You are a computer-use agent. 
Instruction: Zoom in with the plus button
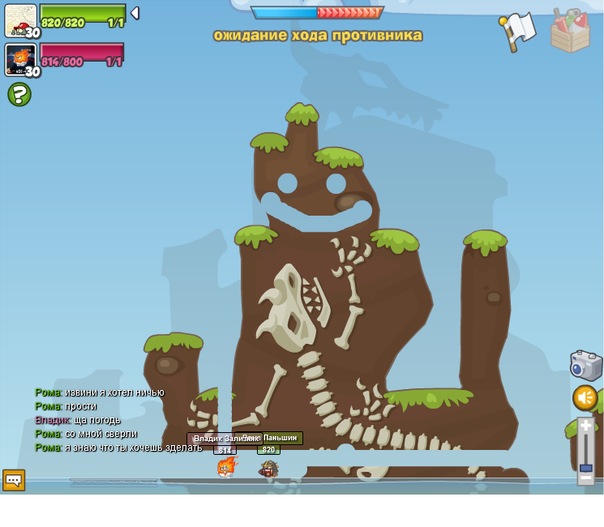click(x=586, y=427)
